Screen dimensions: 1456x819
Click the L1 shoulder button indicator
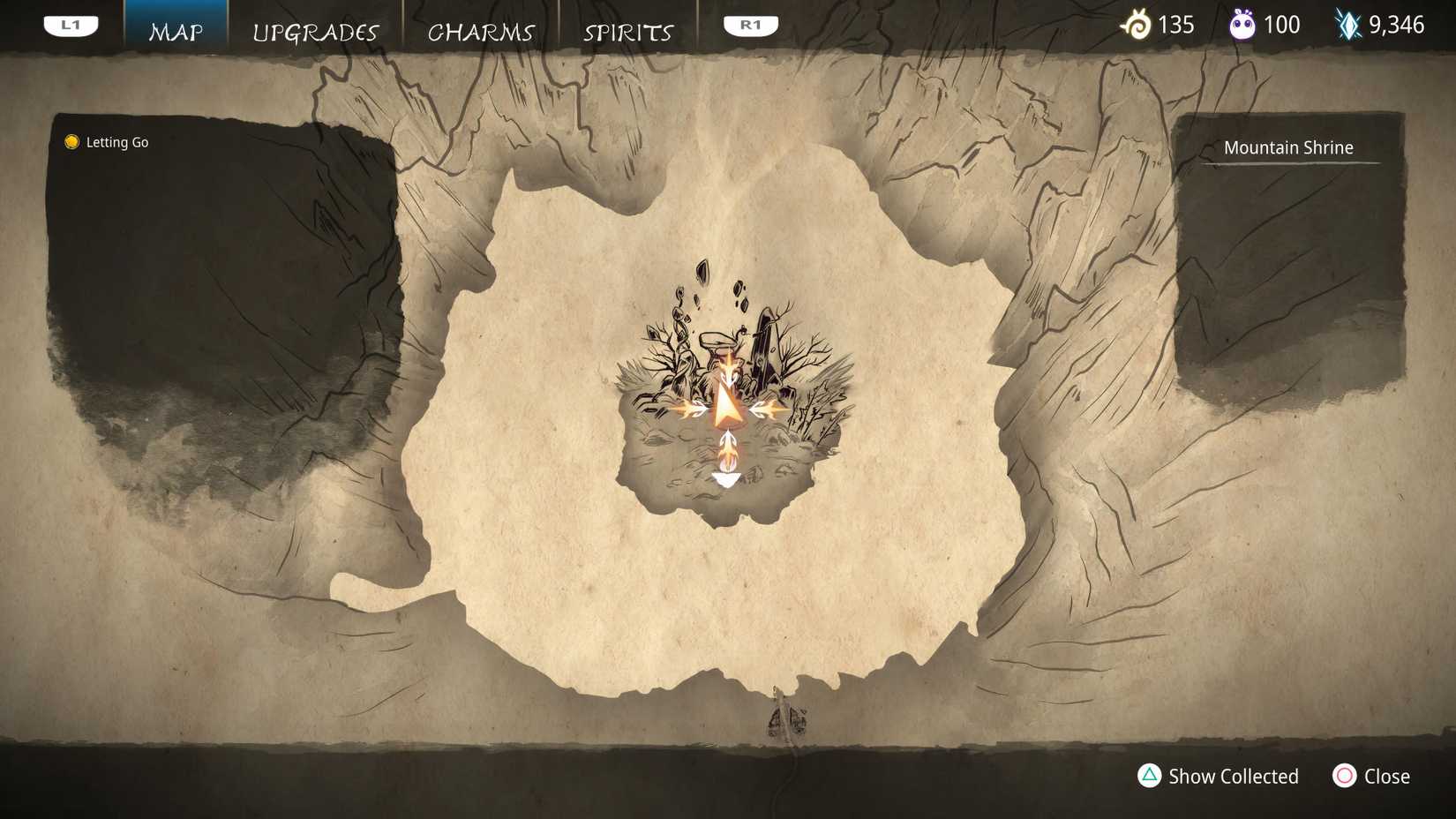pyautogui.click(x=71, y=24)
